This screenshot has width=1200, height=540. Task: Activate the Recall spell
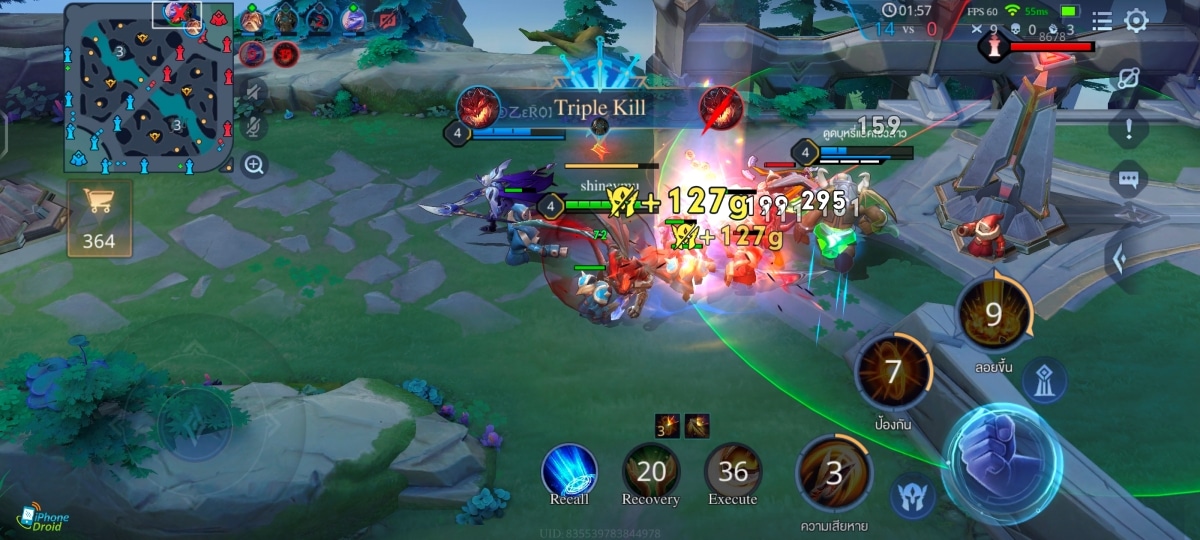(x=569, y=472)
